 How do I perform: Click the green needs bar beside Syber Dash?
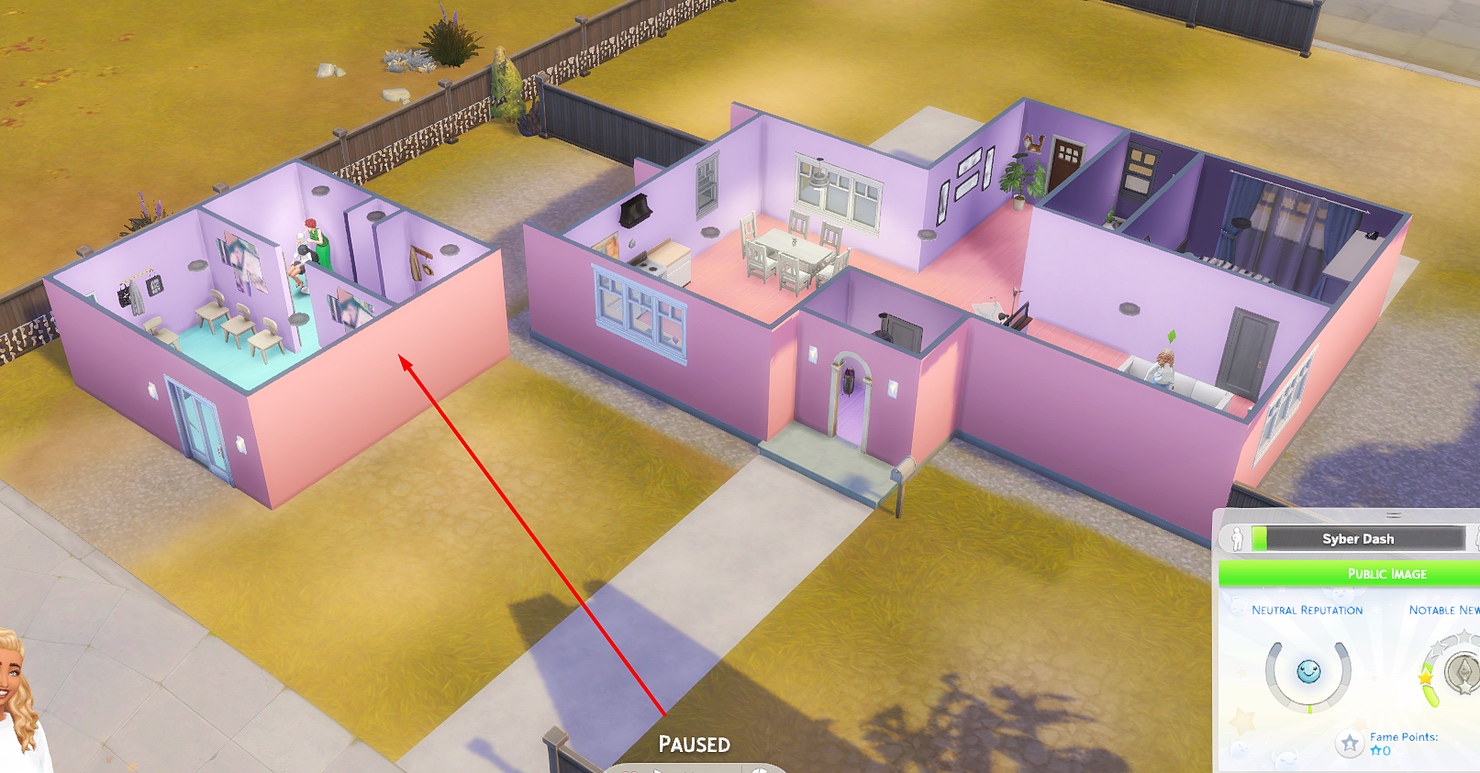[1258, 539]
